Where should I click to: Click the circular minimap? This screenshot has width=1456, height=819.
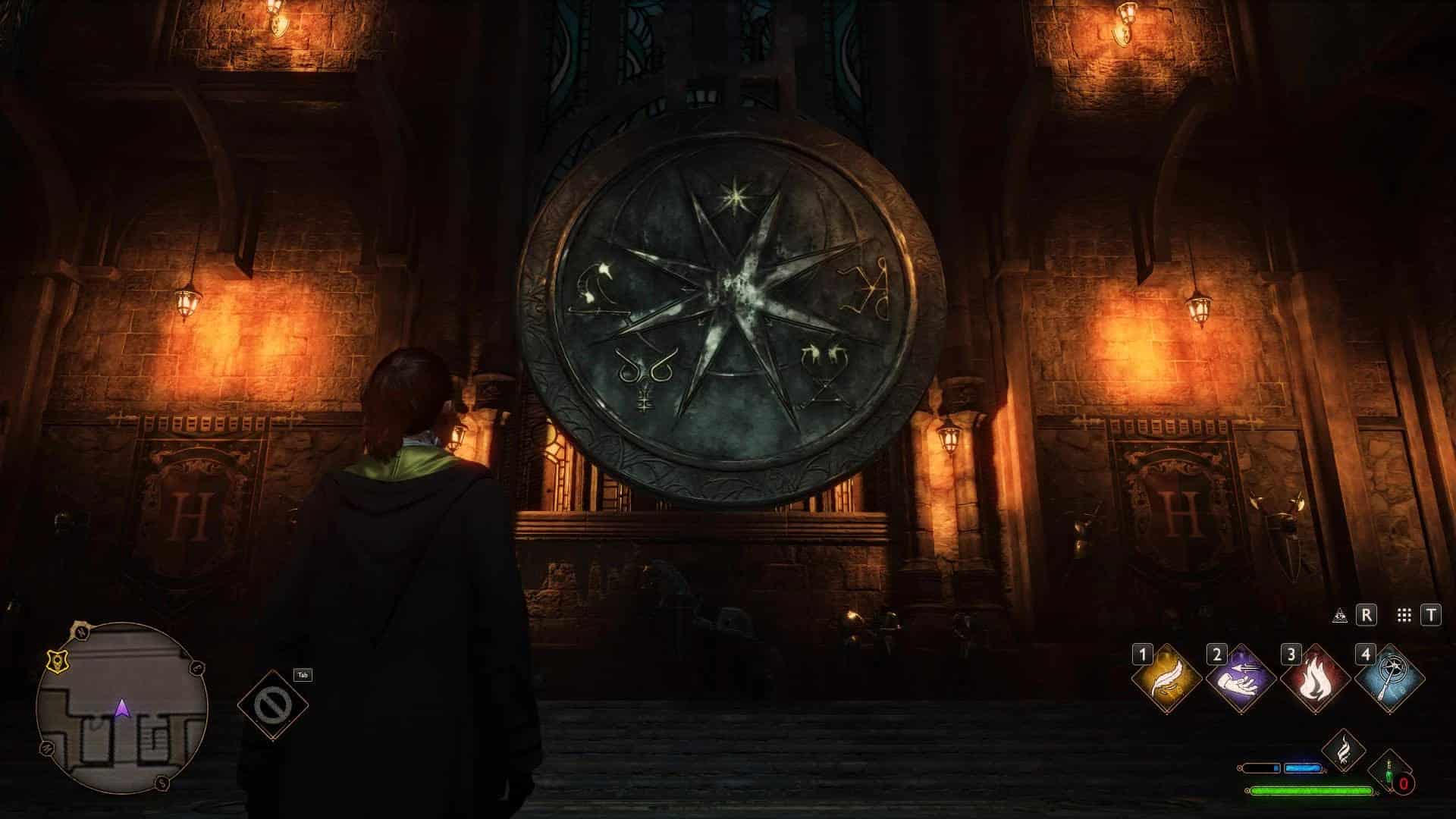tap(121, 708)
